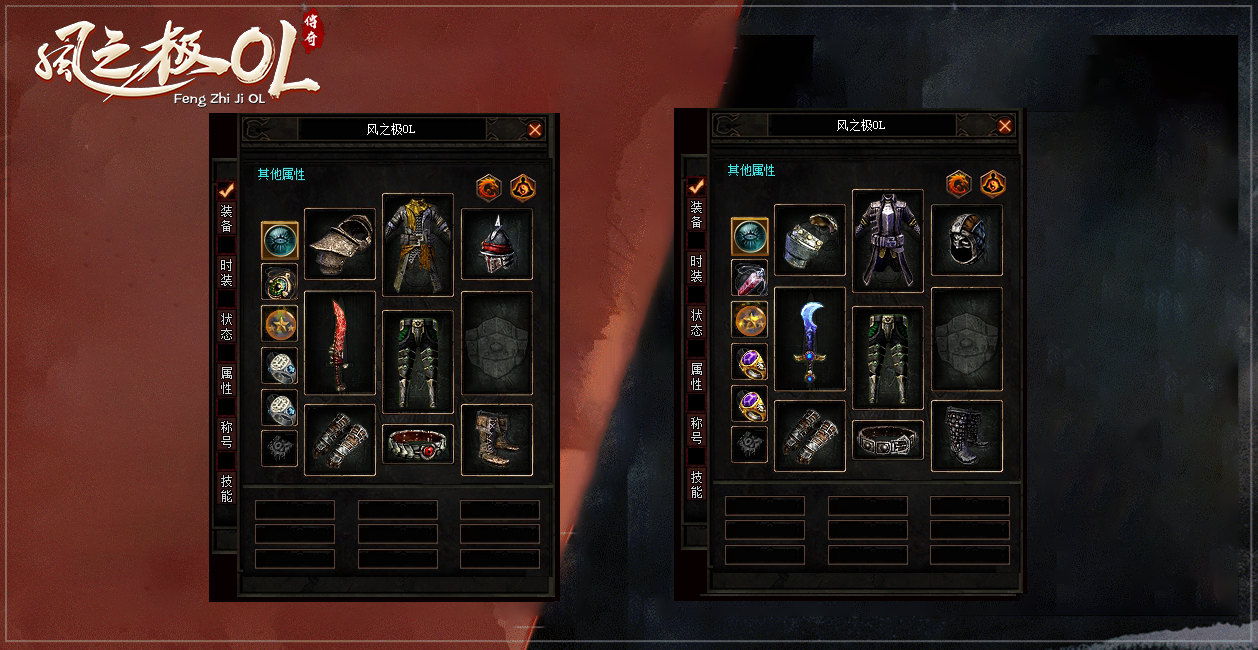Screen dimensions: 1258x650
Task: Show 称号 tab in the blue-sword window
Action: (696, 430)
